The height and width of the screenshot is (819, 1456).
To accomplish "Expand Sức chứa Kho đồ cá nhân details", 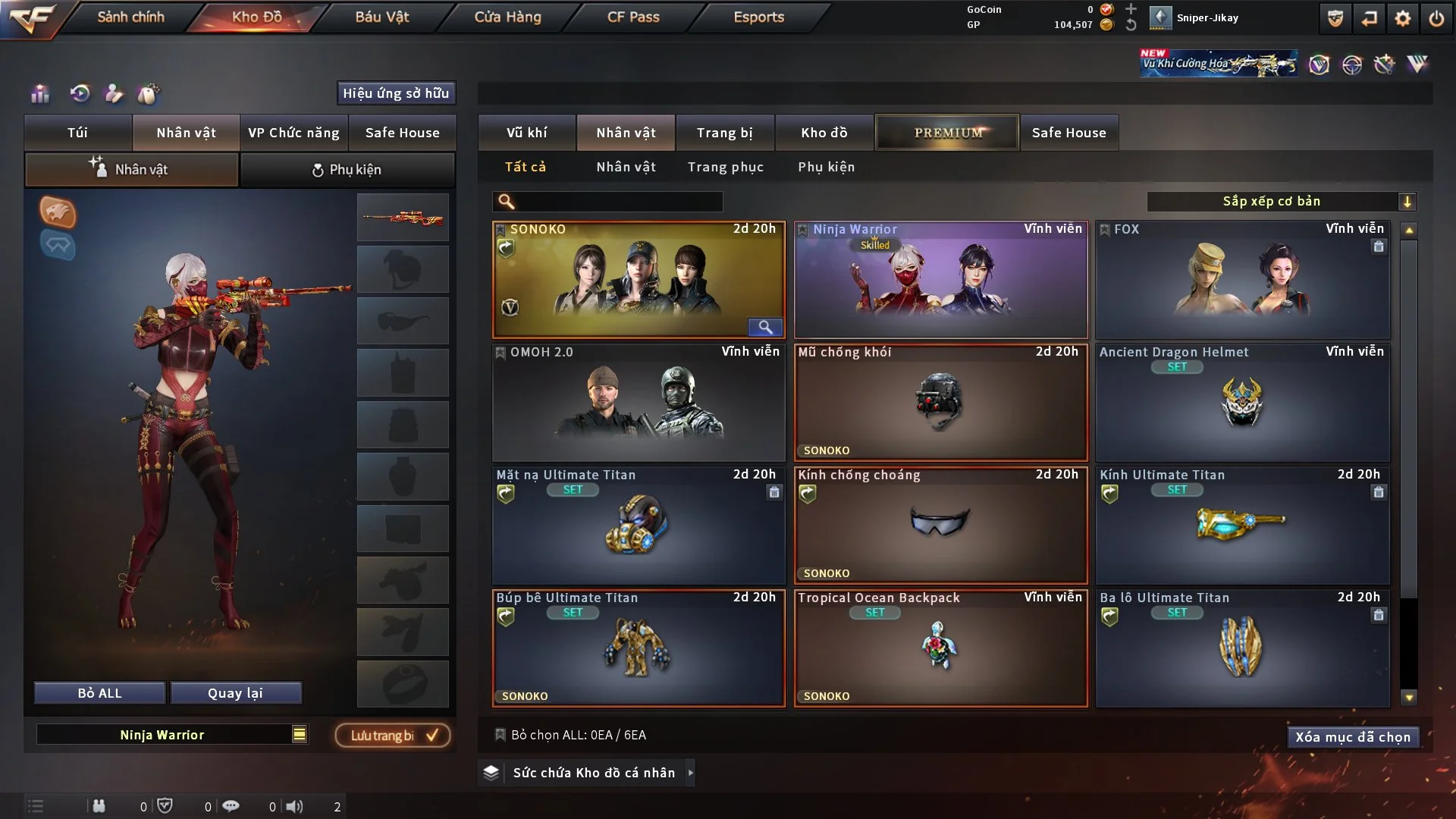I will coord(690,773).
